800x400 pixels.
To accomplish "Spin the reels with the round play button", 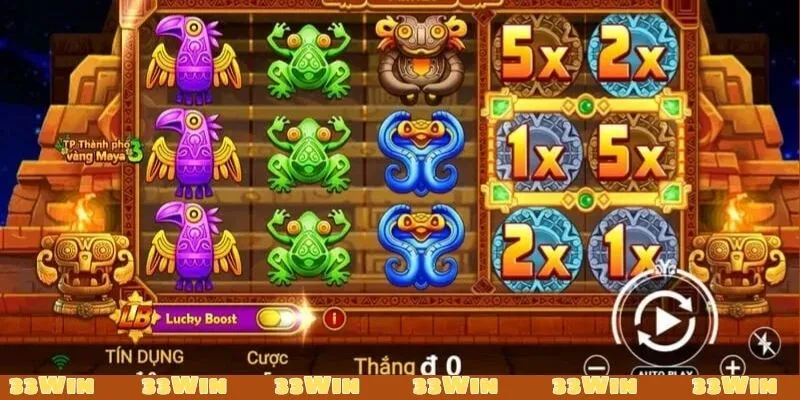I will coord(661,323).
